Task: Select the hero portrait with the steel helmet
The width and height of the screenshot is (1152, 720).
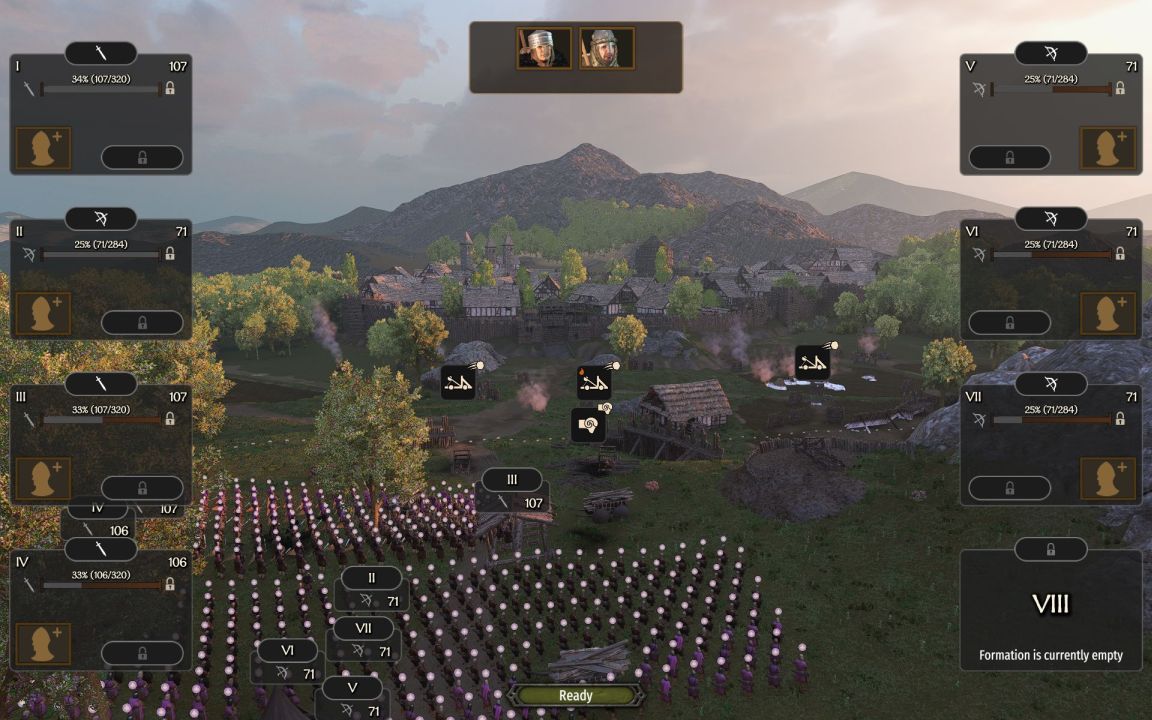Action: (544, 48)
